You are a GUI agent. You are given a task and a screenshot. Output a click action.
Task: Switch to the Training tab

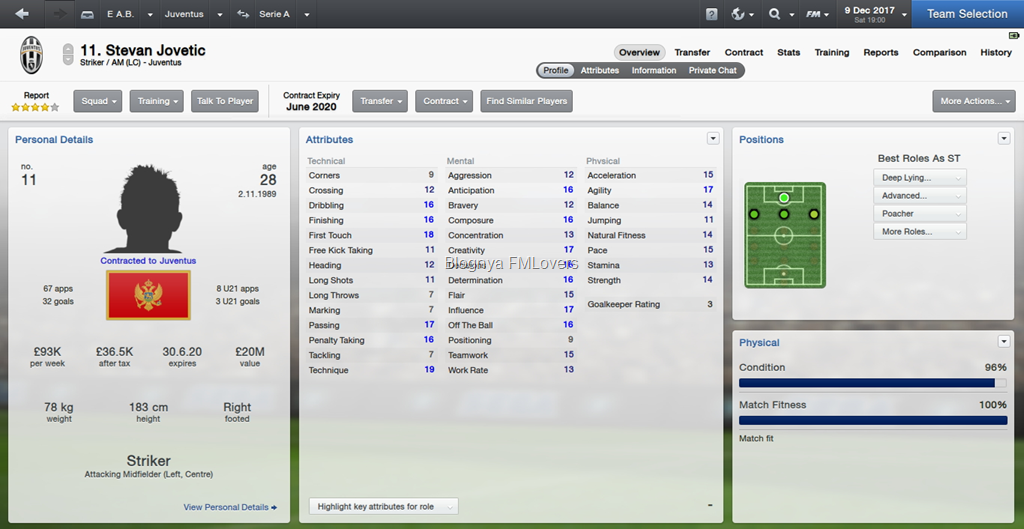[832, 53]
